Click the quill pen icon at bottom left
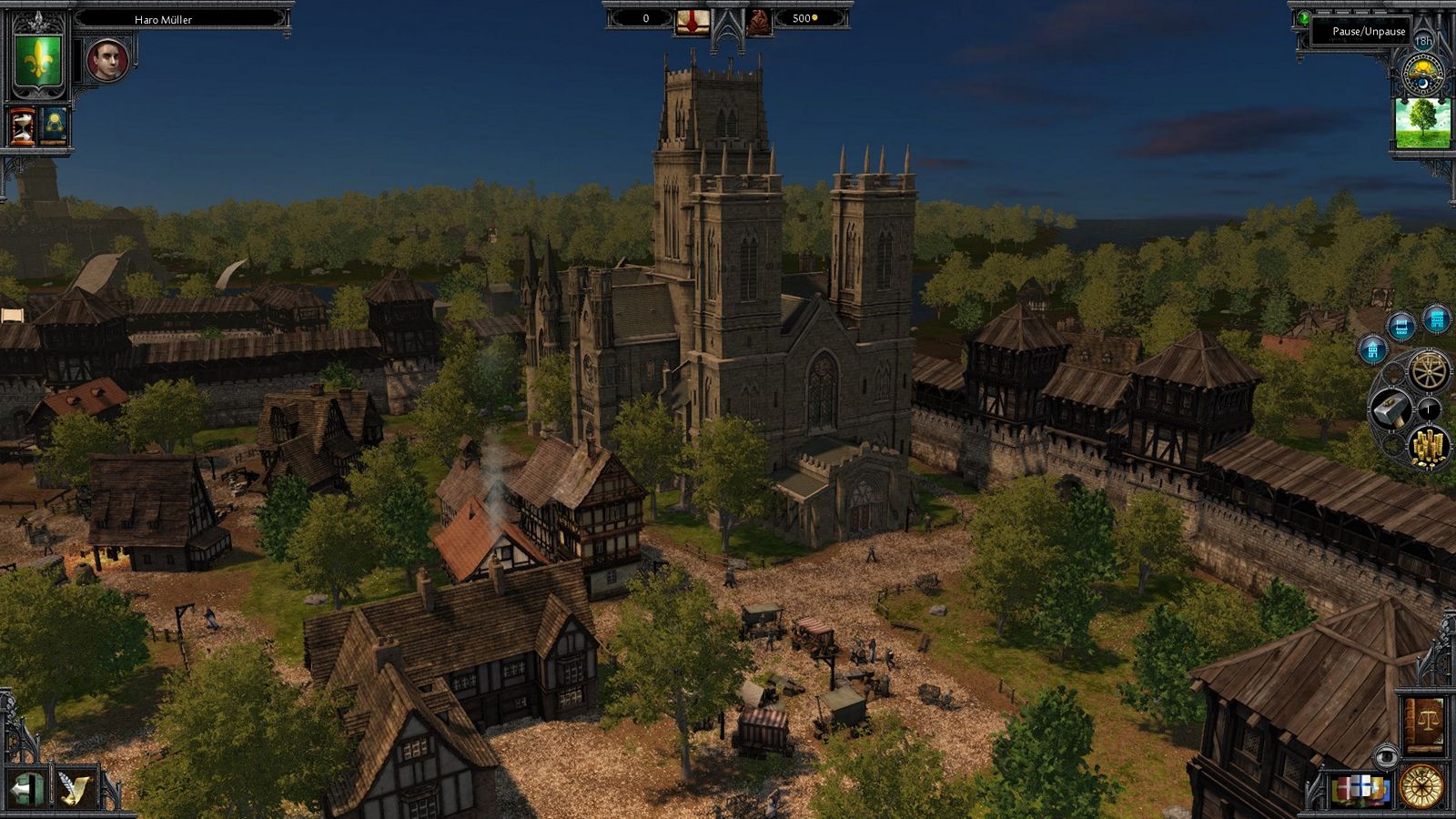This screenshot has height=819, width=1456. (x=77, y=787)
